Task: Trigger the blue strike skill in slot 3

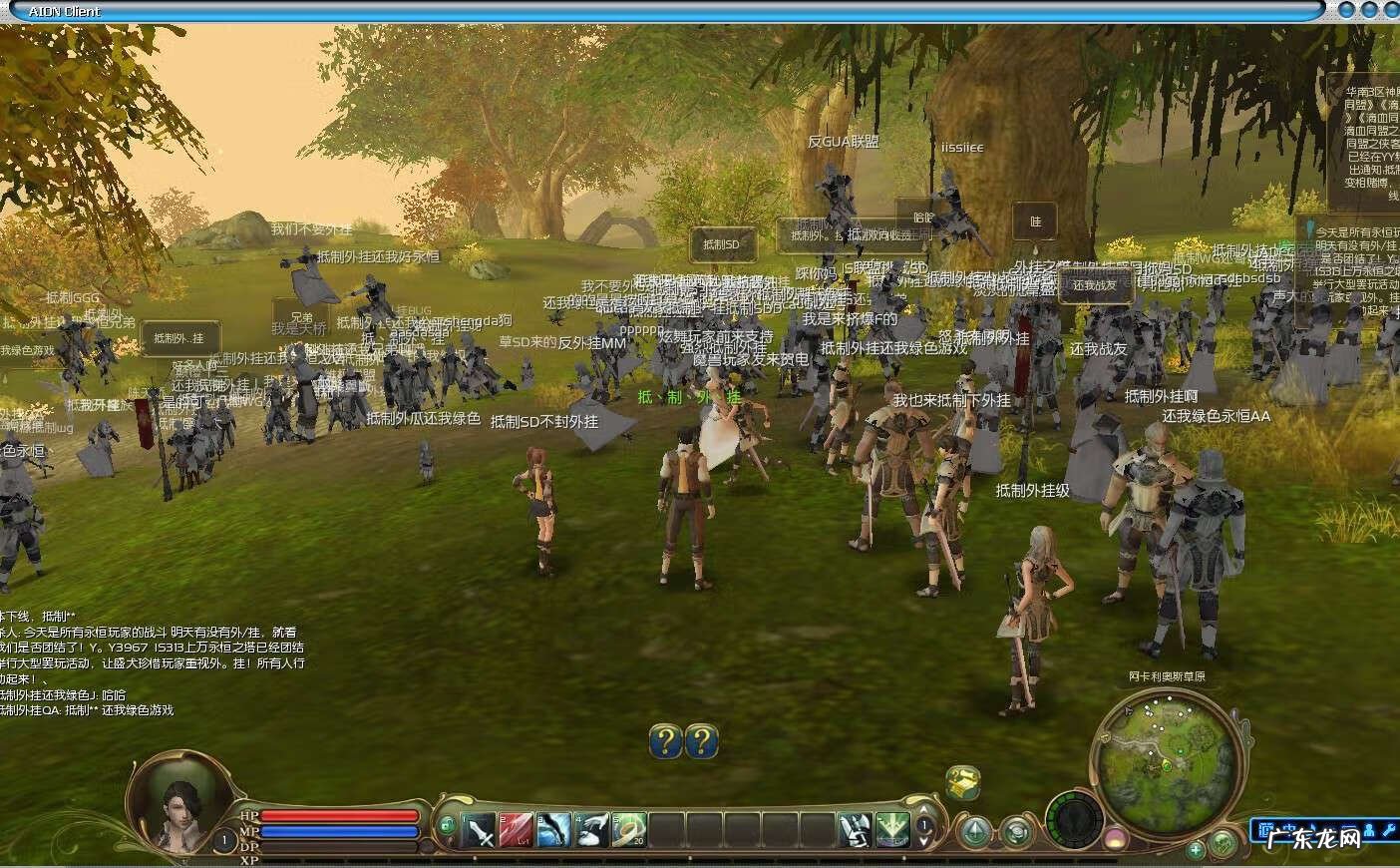Action: tap(554, 830)
